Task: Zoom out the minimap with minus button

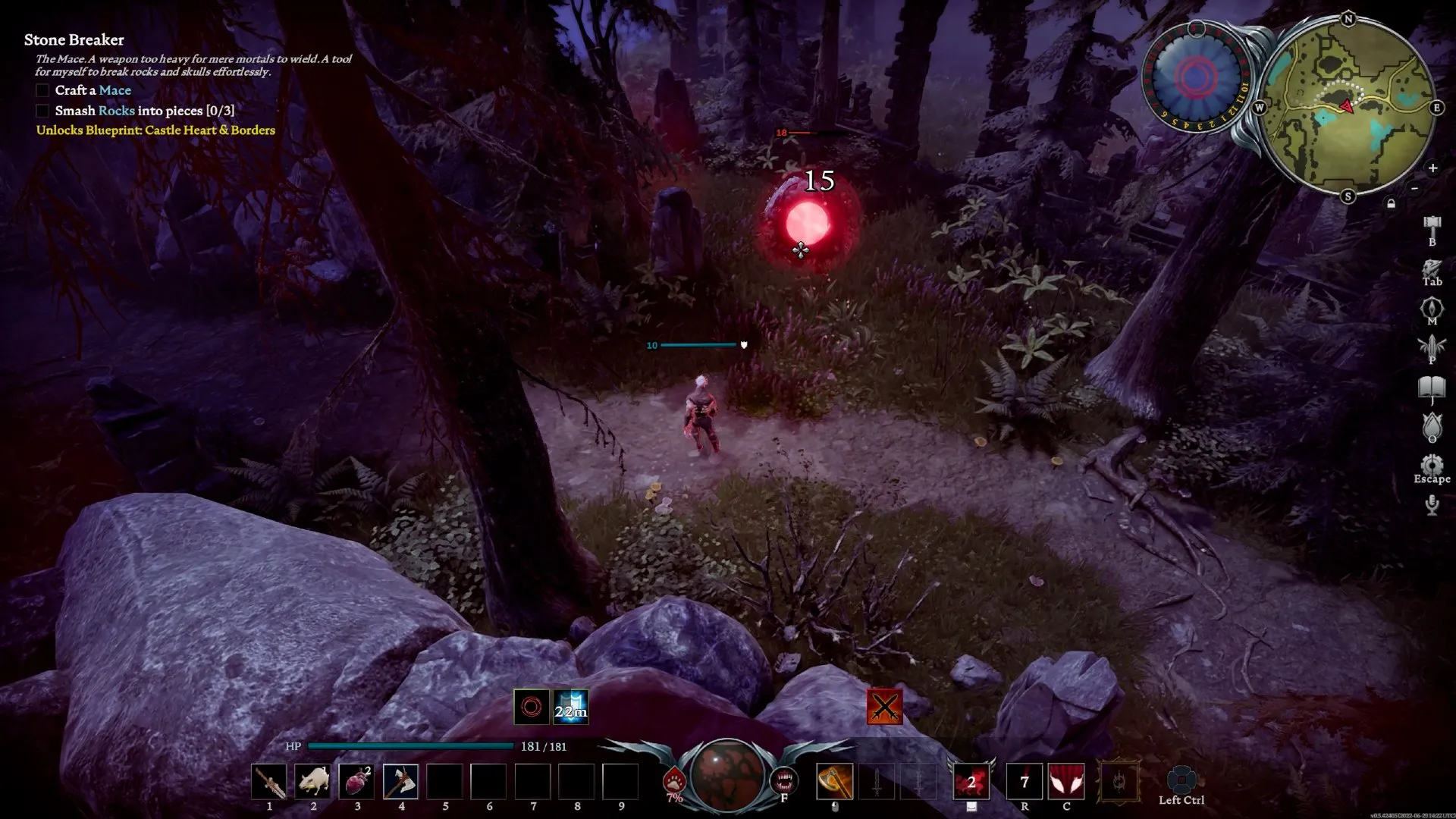Action: pos(1414,187)
